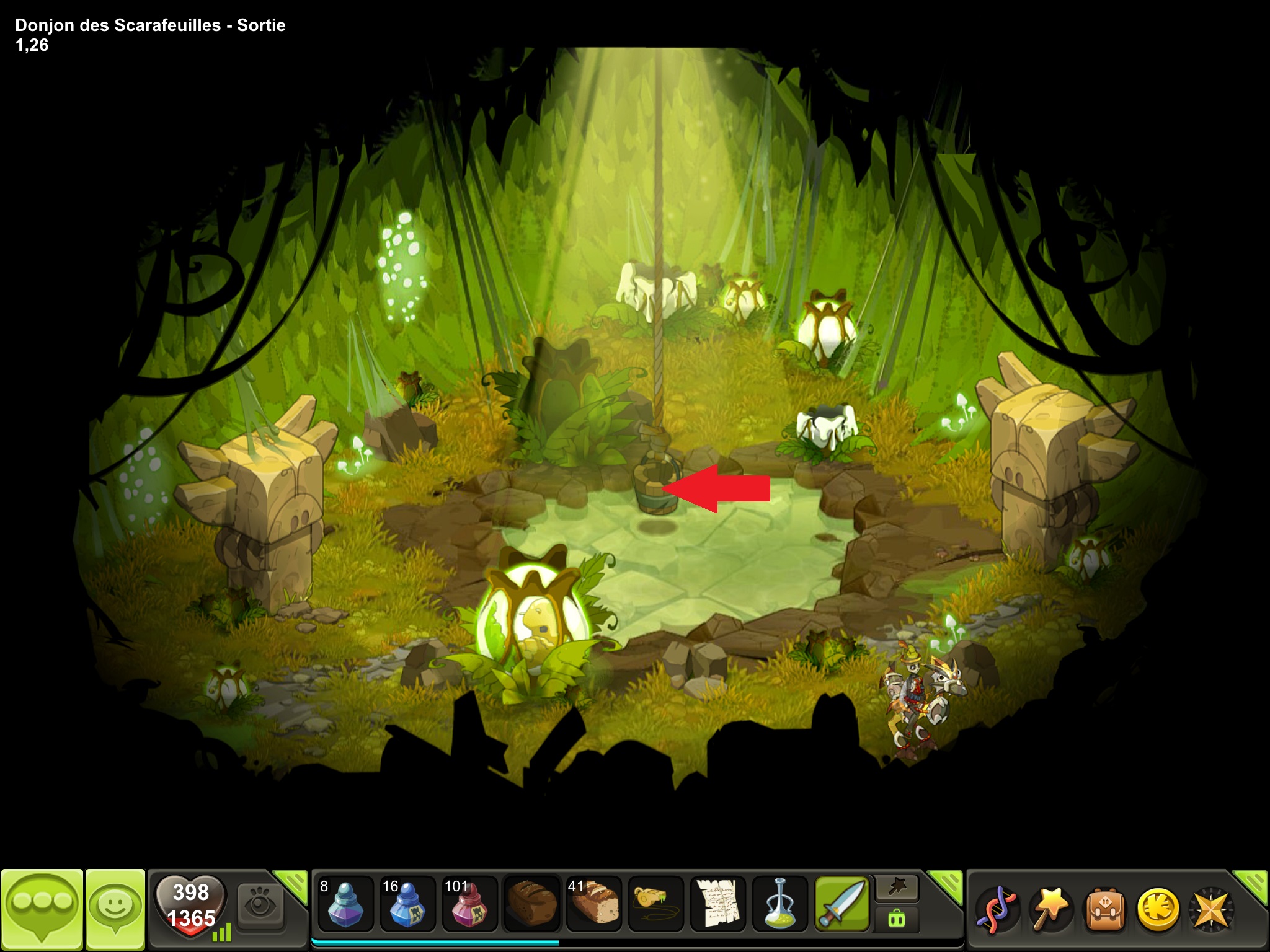This screenshot has height=952, width=1270.
Task: Use the red potion with count 101
Action: pos(469,904)
